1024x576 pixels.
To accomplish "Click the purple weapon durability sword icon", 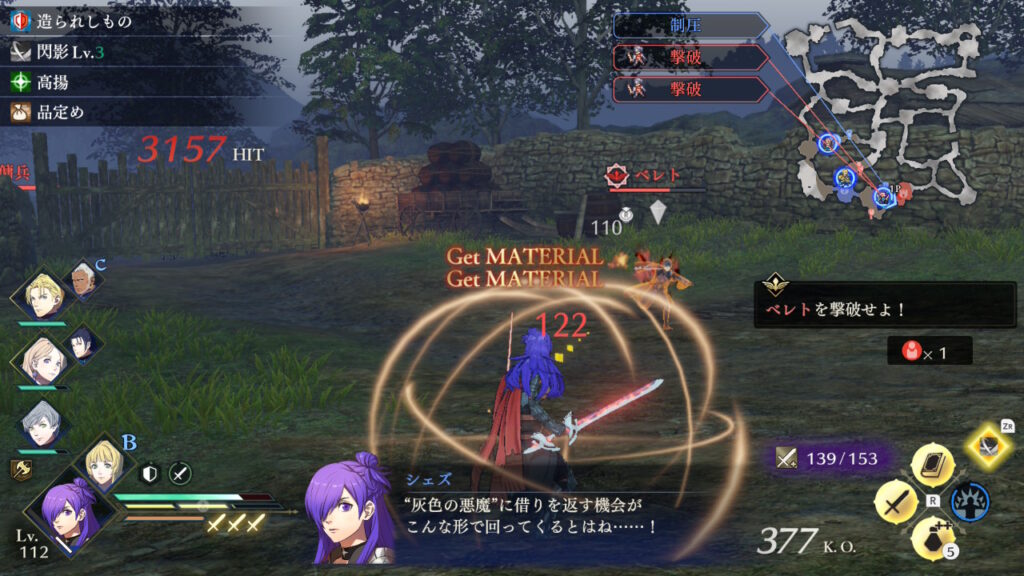I will 787,459.
